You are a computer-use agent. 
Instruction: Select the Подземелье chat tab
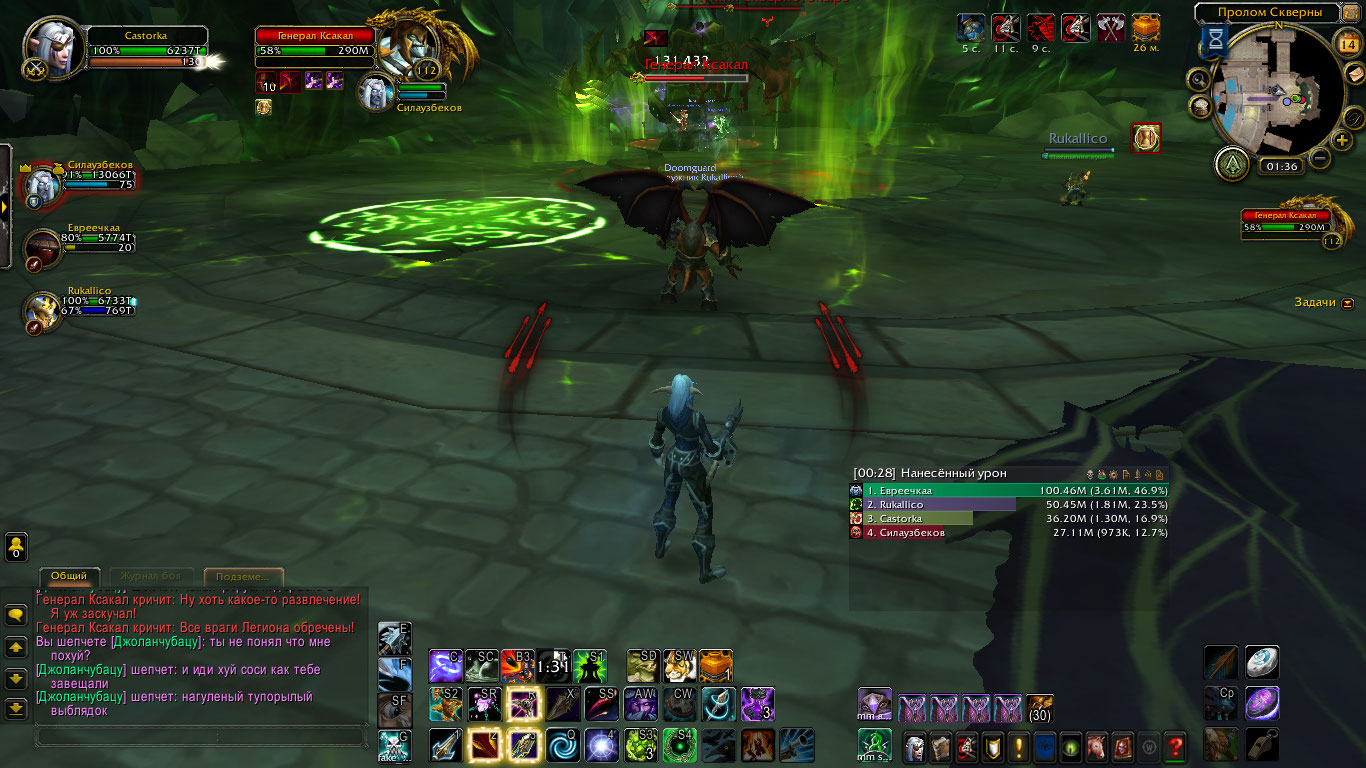point(243,577)
